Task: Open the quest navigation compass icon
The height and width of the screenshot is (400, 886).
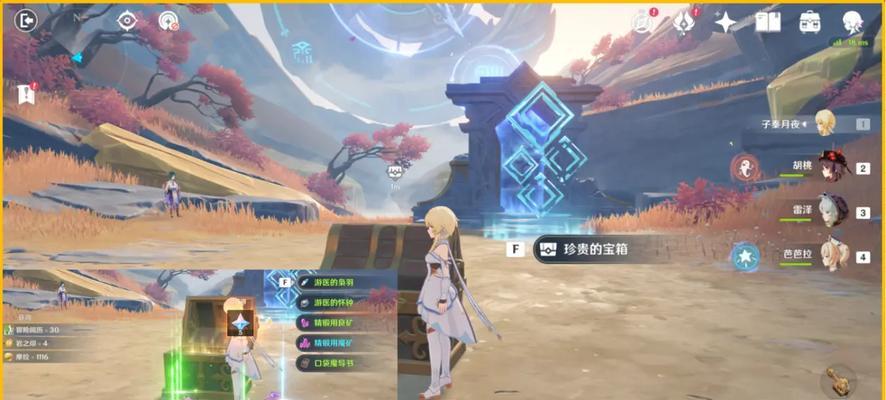Action: [x=168, y=20]
